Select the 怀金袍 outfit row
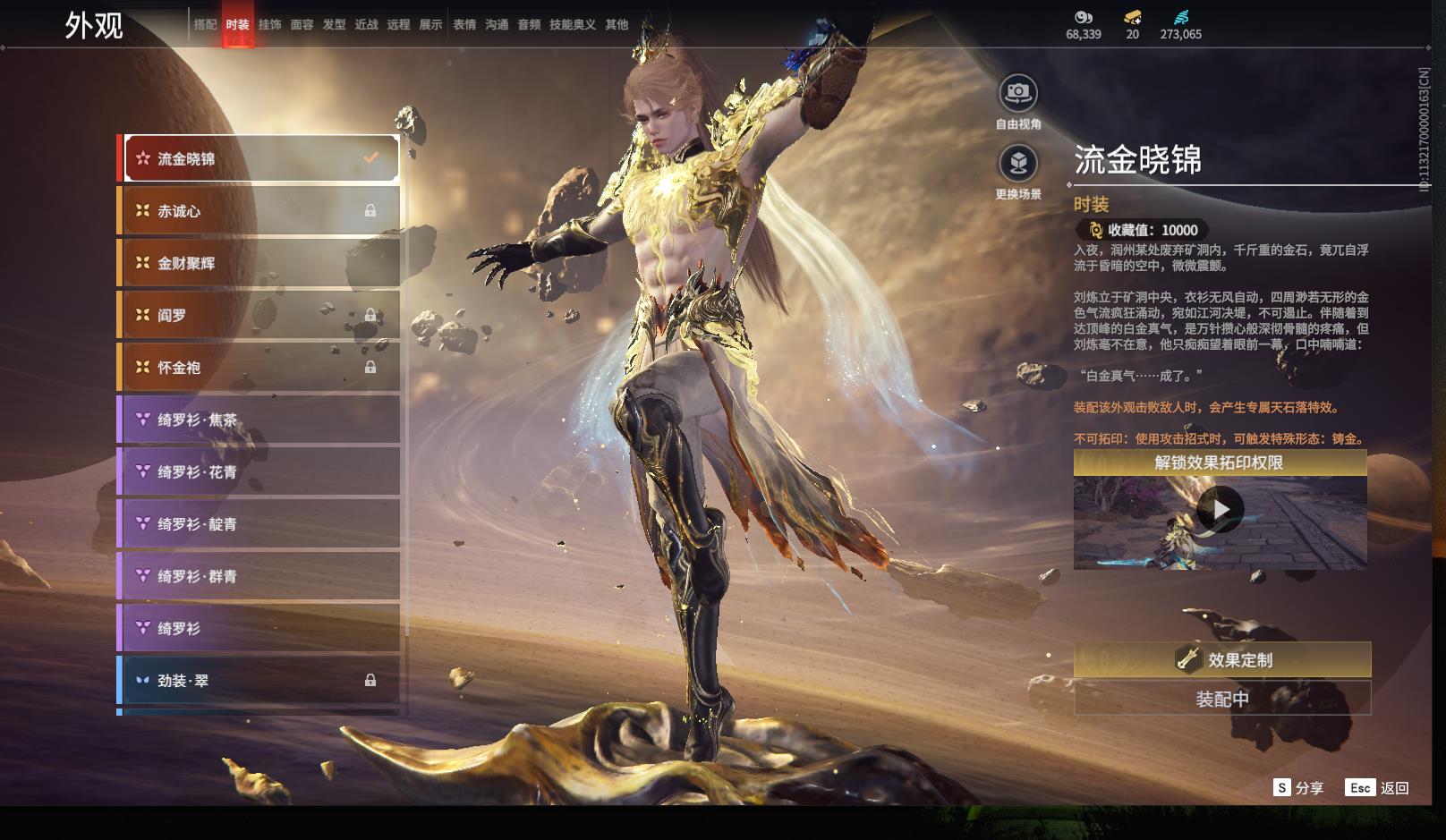The width and height of the screenshot is (1446, 840). 259,368
